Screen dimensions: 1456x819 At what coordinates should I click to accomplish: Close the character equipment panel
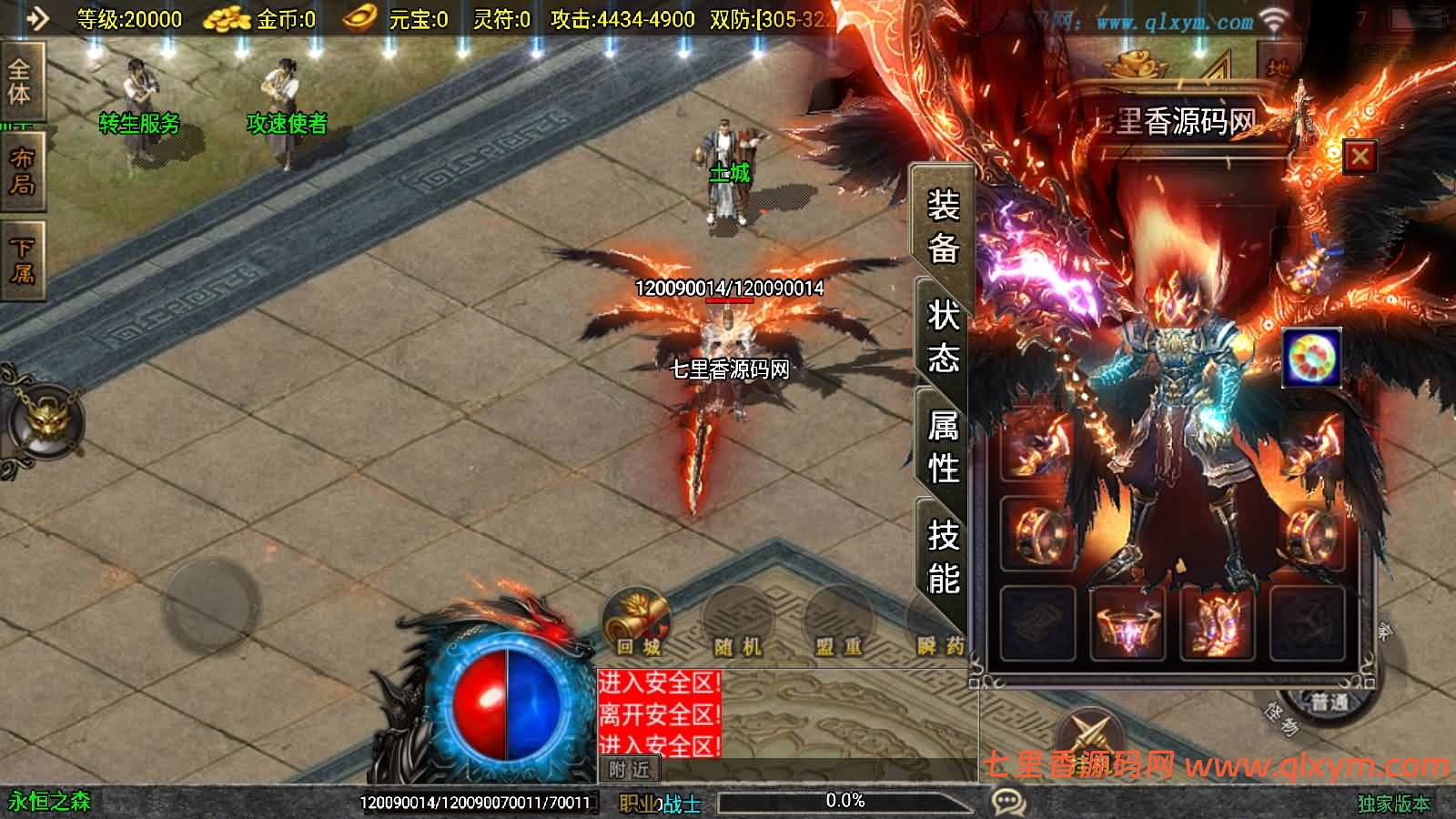(1360, 157)
